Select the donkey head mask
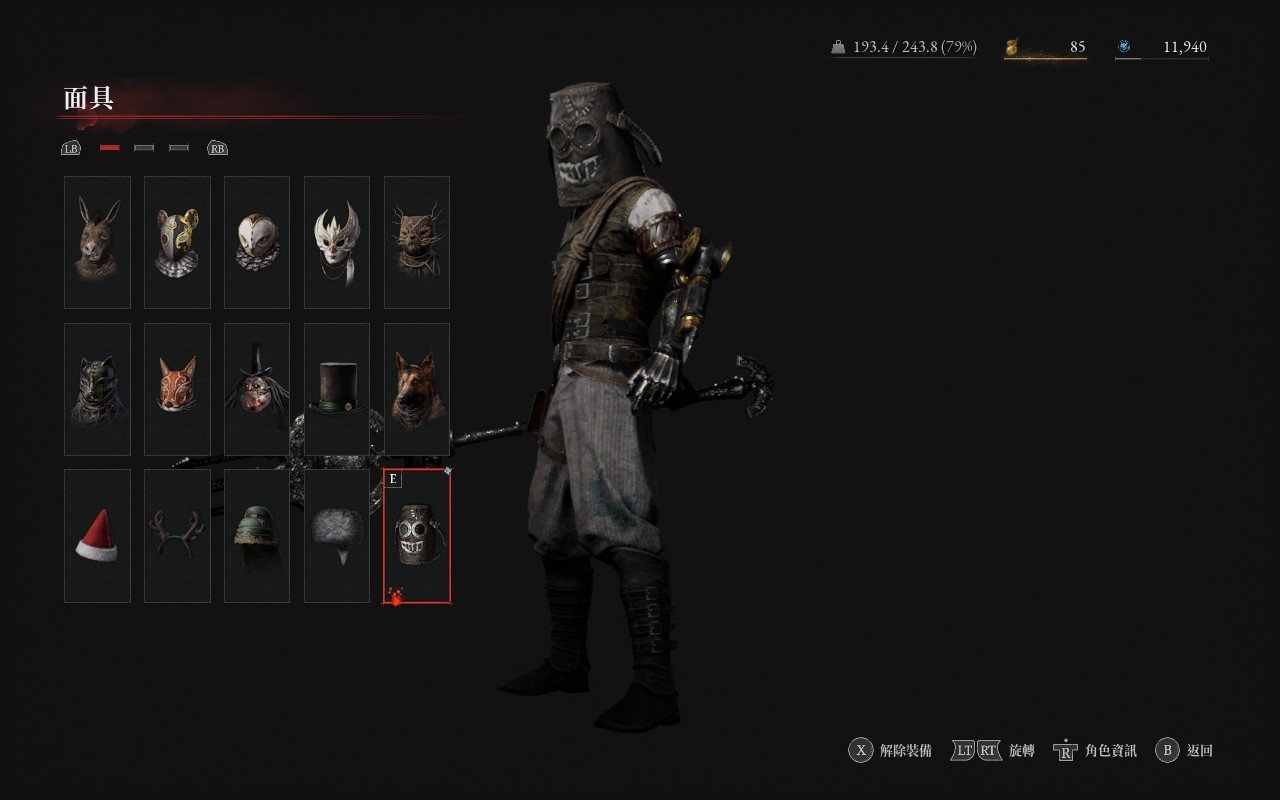 97,242
